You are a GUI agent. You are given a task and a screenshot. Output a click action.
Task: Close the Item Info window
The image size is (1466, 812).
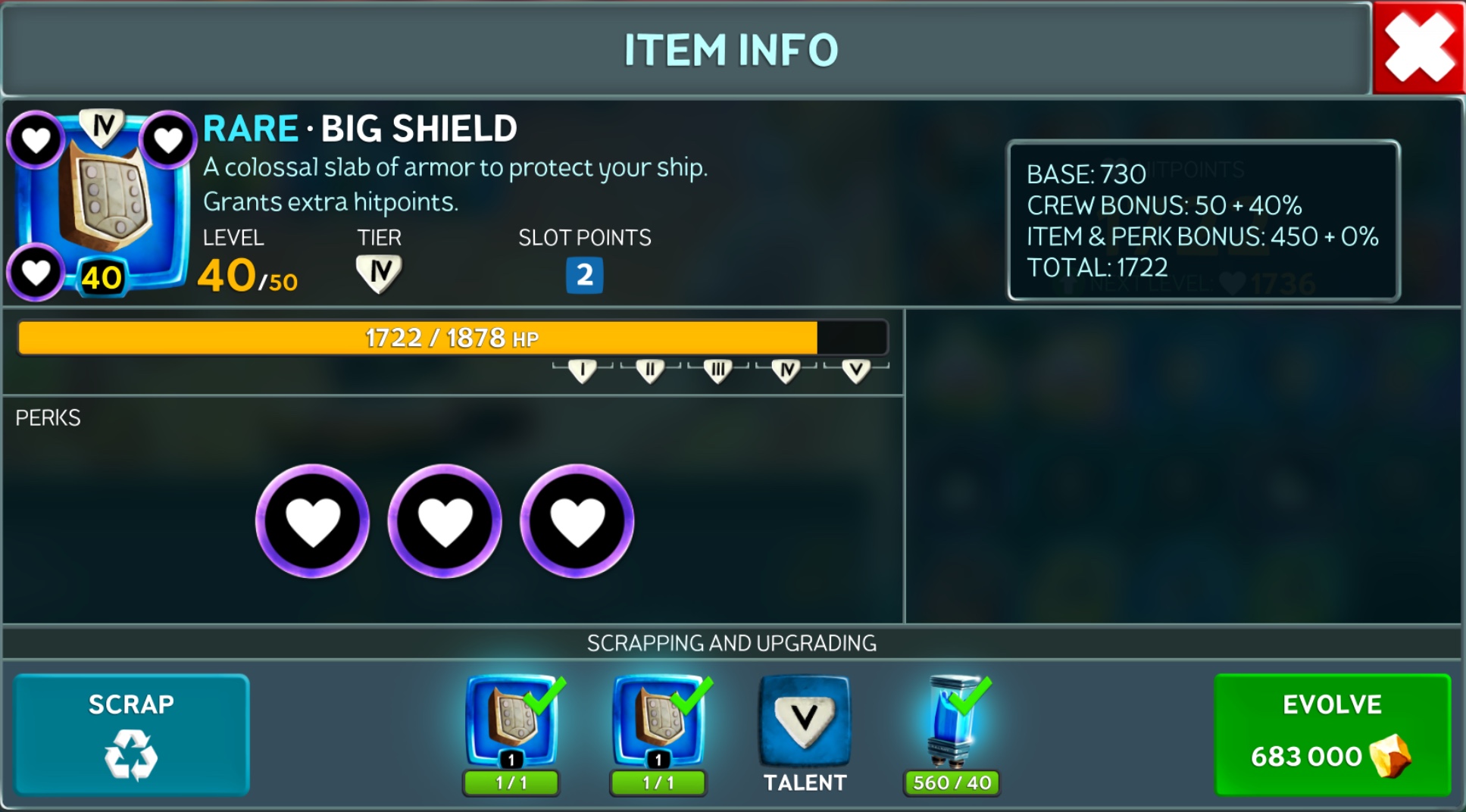1418,48
